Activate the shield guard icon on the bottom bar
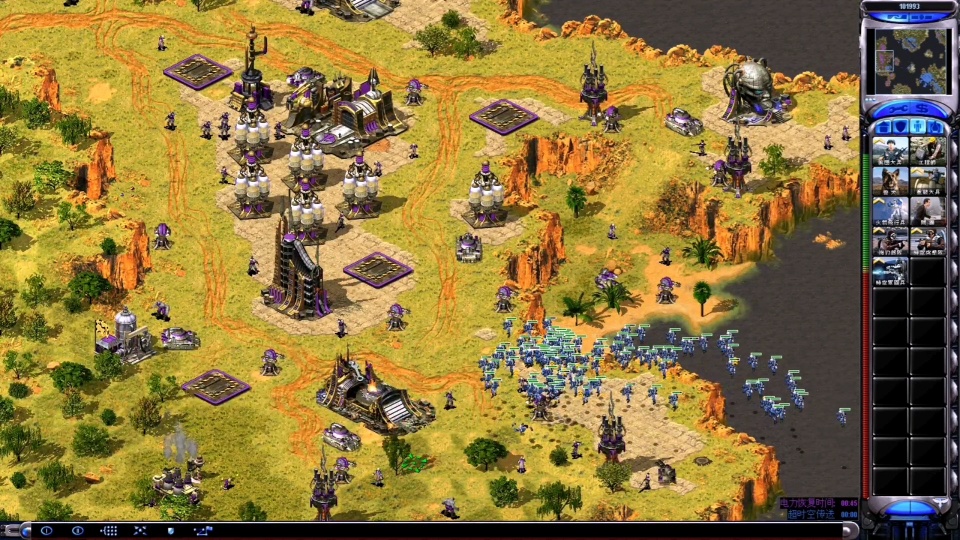 (x=171, y=530)
